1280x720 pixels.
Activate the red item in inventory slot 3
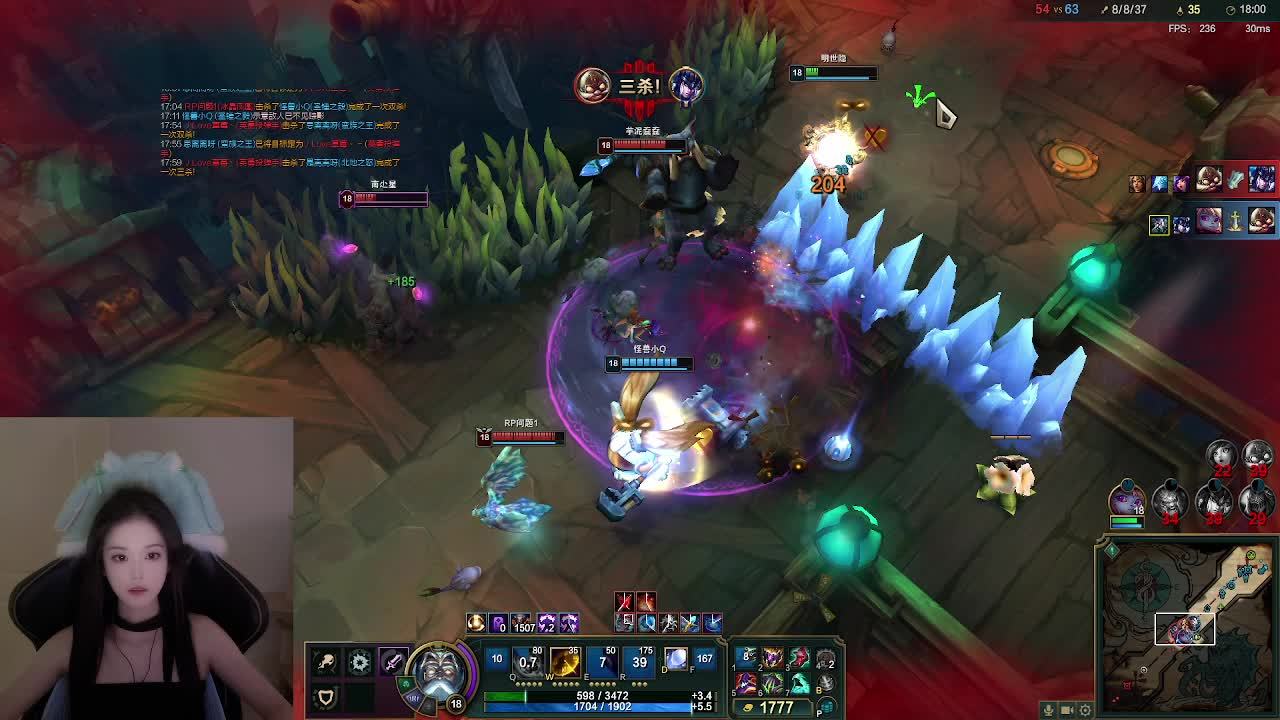799,658
